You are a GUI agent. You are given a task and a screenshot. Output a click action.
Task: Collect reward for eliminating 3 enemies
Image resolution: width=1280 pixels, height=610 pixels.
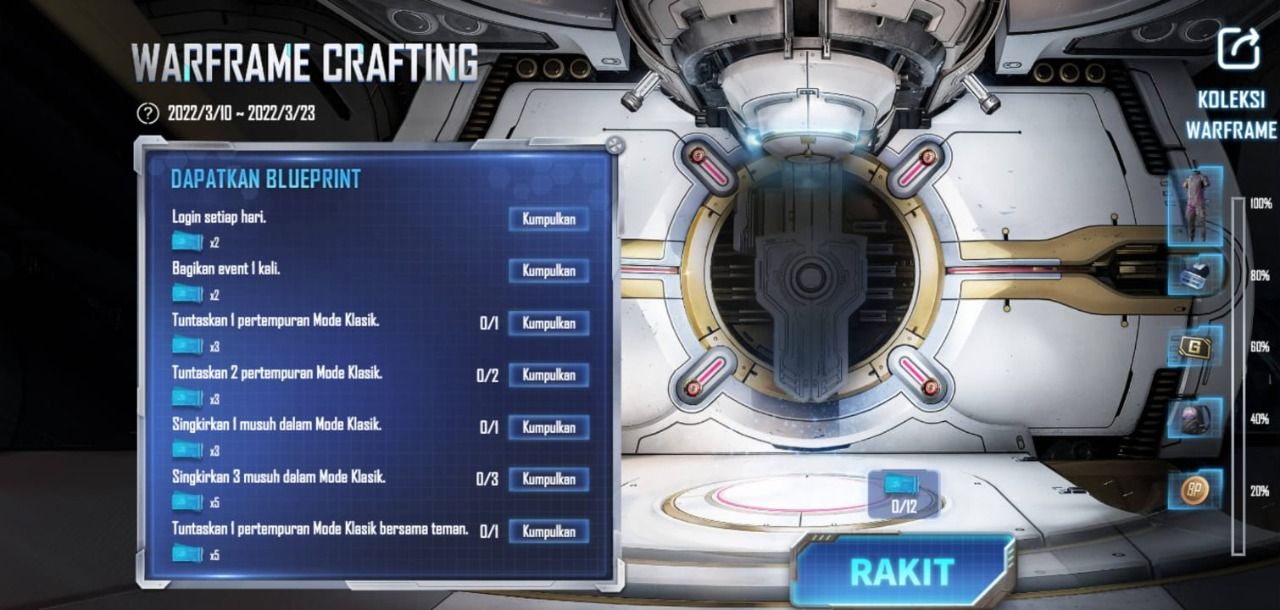pyautogui.click(x=548, y=479)
